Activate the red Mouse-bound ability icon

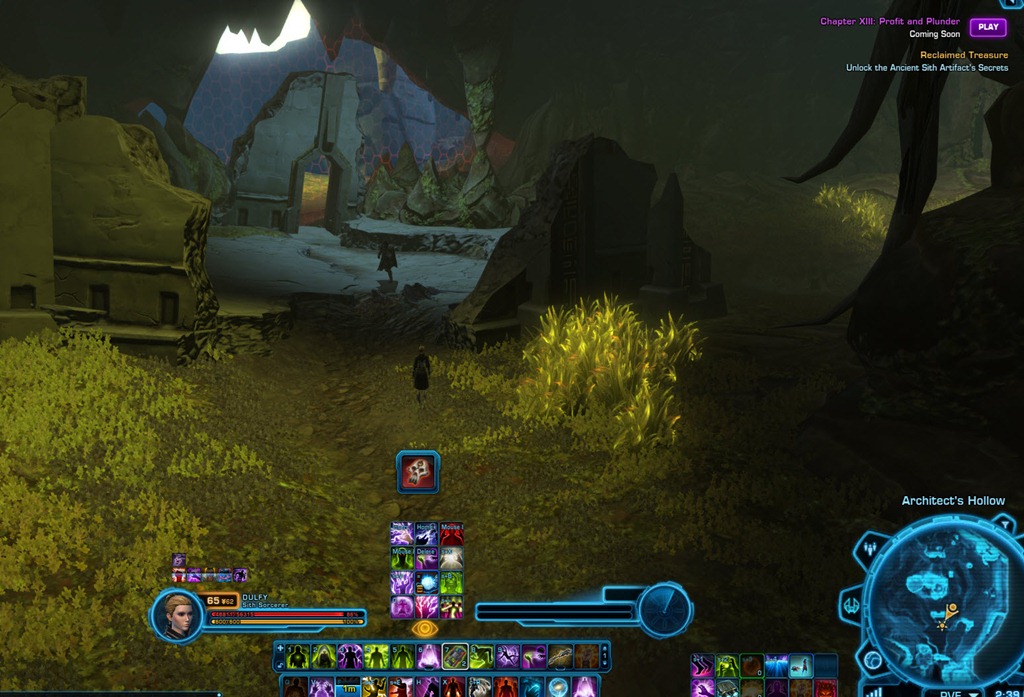452,534
